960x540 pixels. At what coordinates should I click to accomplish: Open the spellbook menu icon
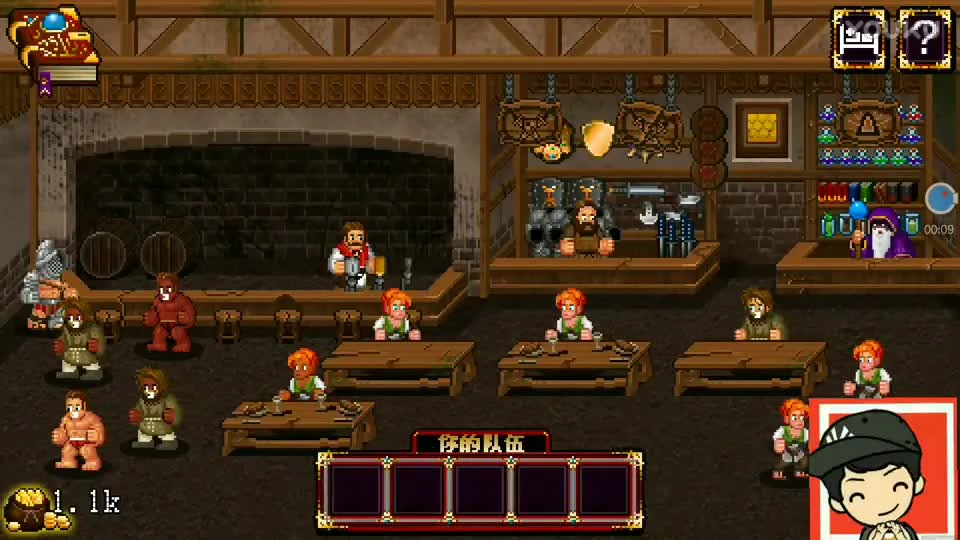54,45
